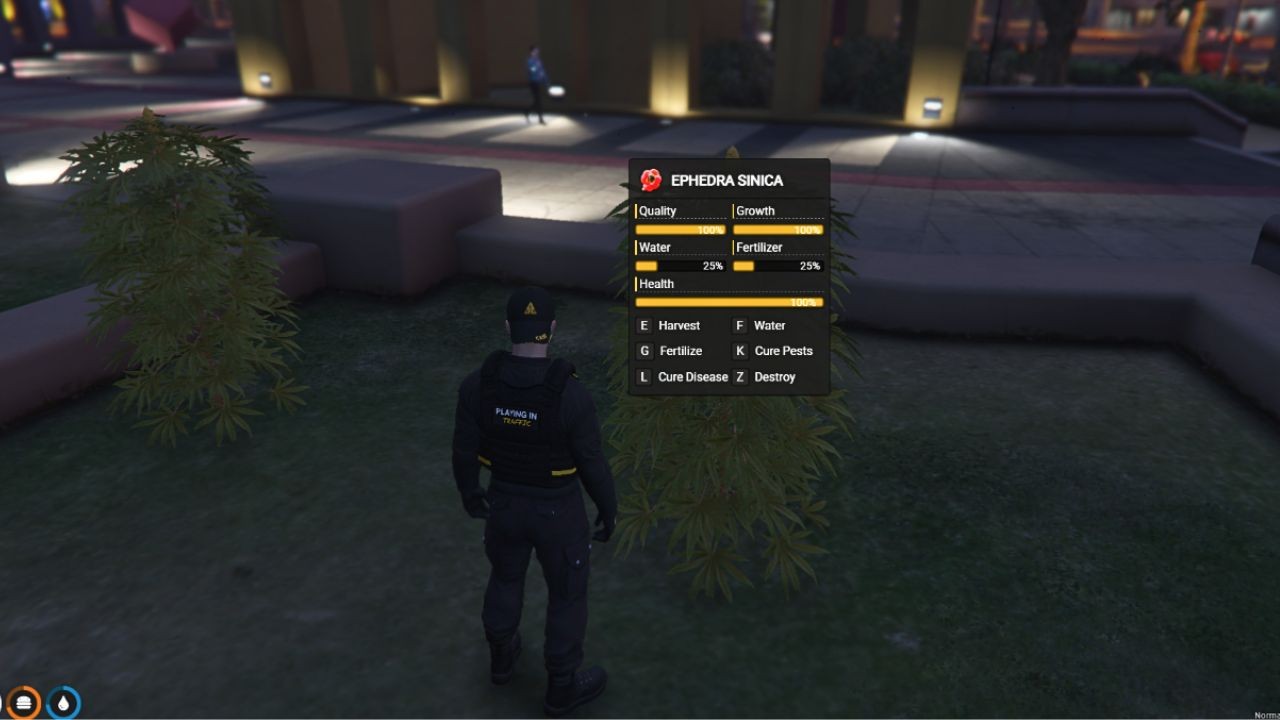The width and height of the screenshot is (1280, 720).
Task: Select the K key icon for Cure Pests
Action: 739,351
